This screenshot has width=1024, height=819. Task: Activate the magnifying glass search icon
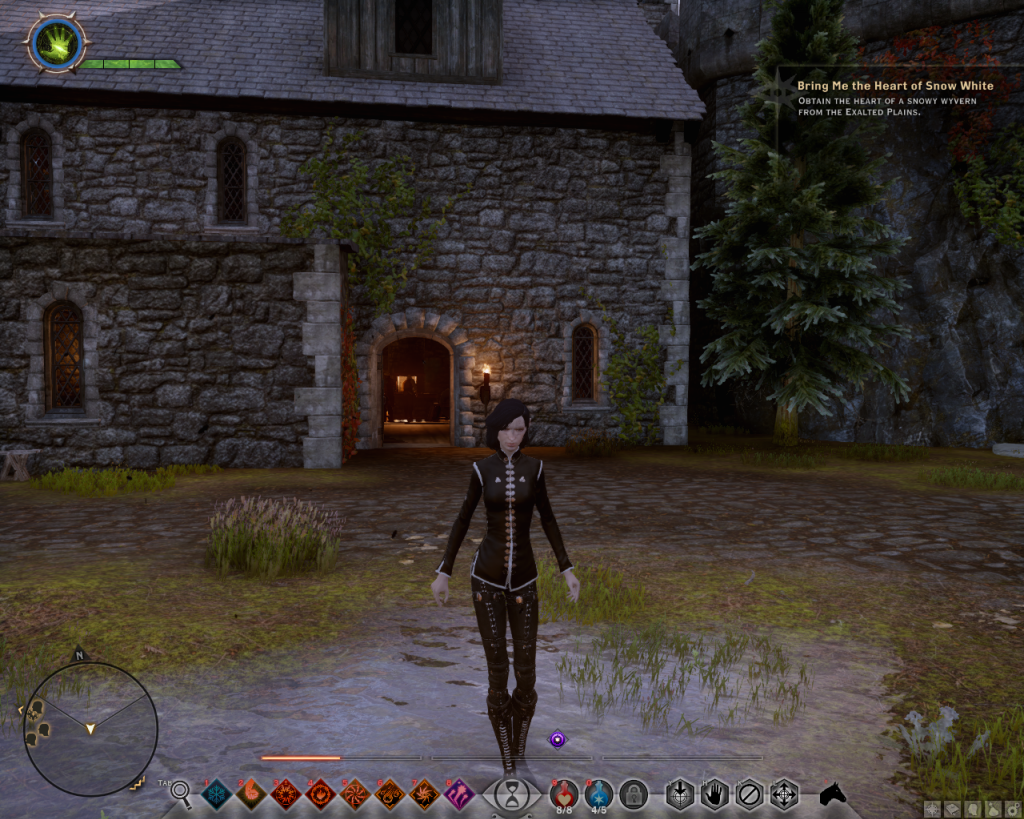(181, 794)
